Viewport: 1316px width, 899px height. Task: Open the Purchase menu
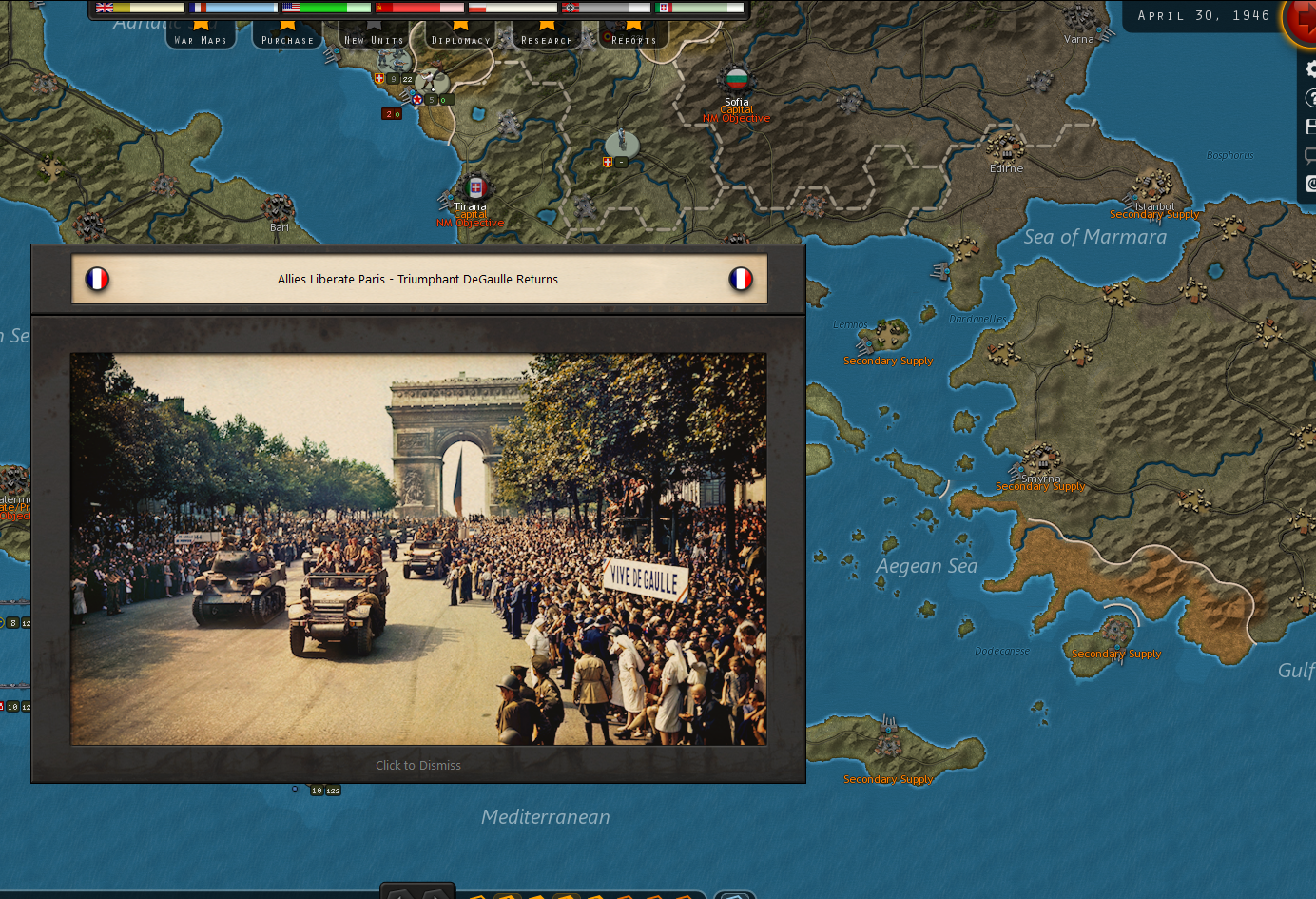point(287,39)
